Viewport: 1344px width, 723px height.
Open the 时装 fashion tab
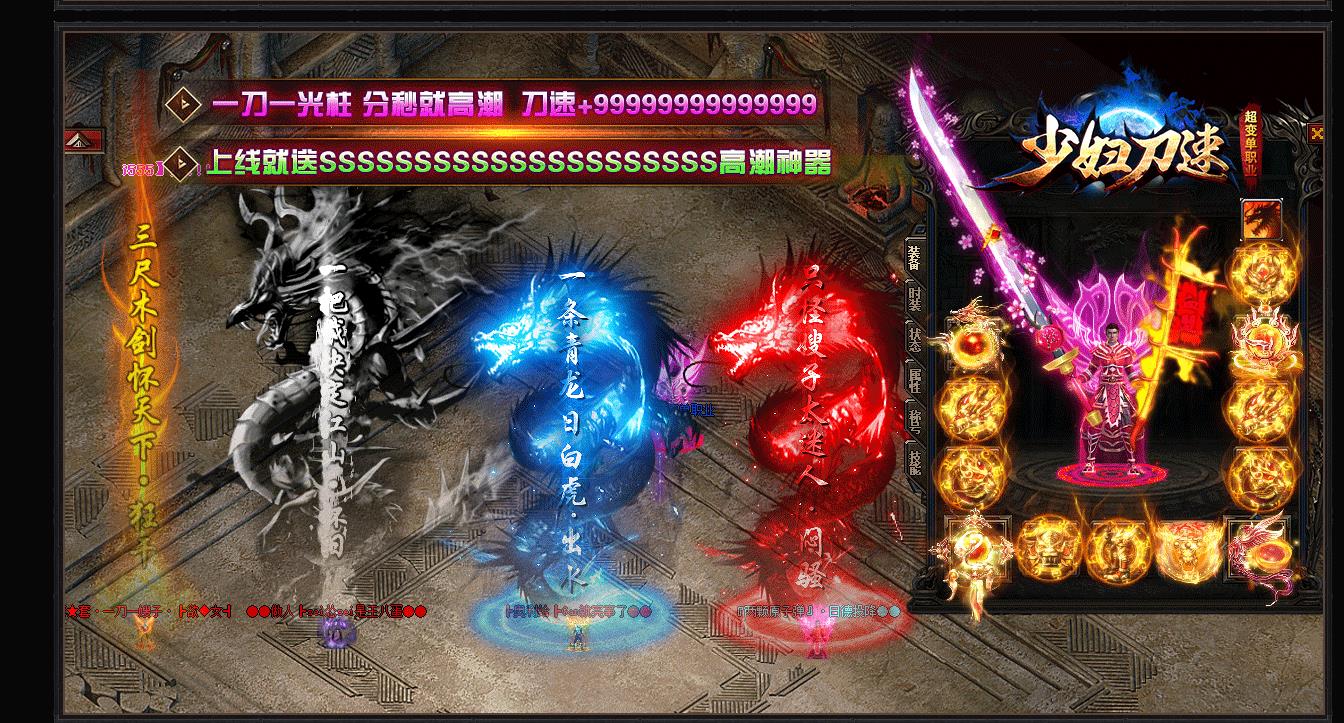(914, 298)
